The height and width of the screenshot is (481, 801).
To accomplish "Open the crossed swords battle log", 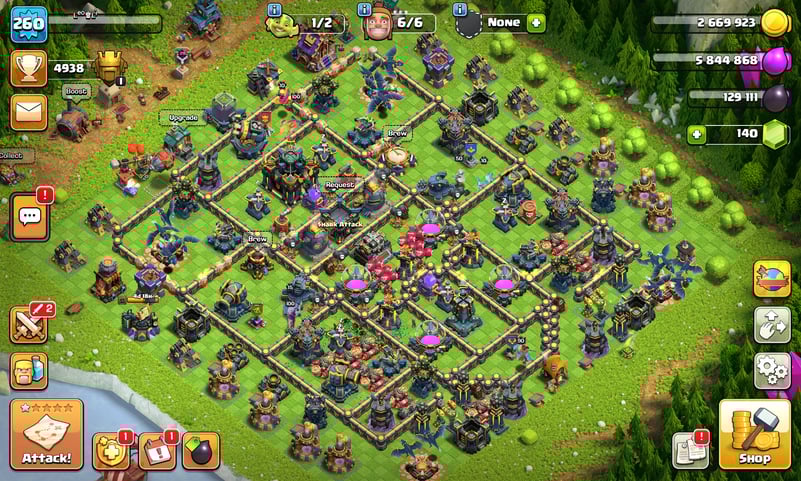I will (28, 324).
